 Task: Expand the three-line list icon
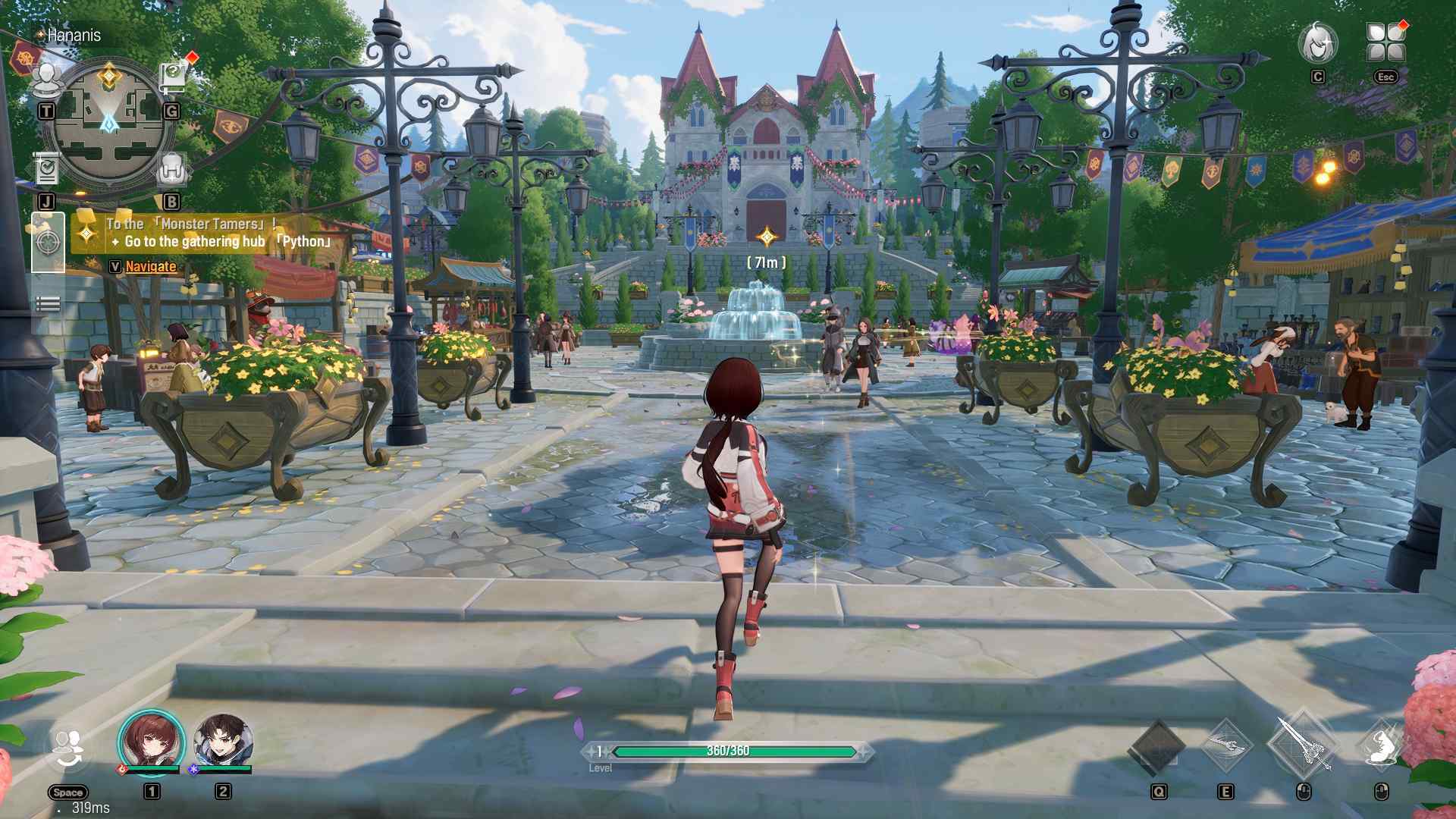point(48,304)
